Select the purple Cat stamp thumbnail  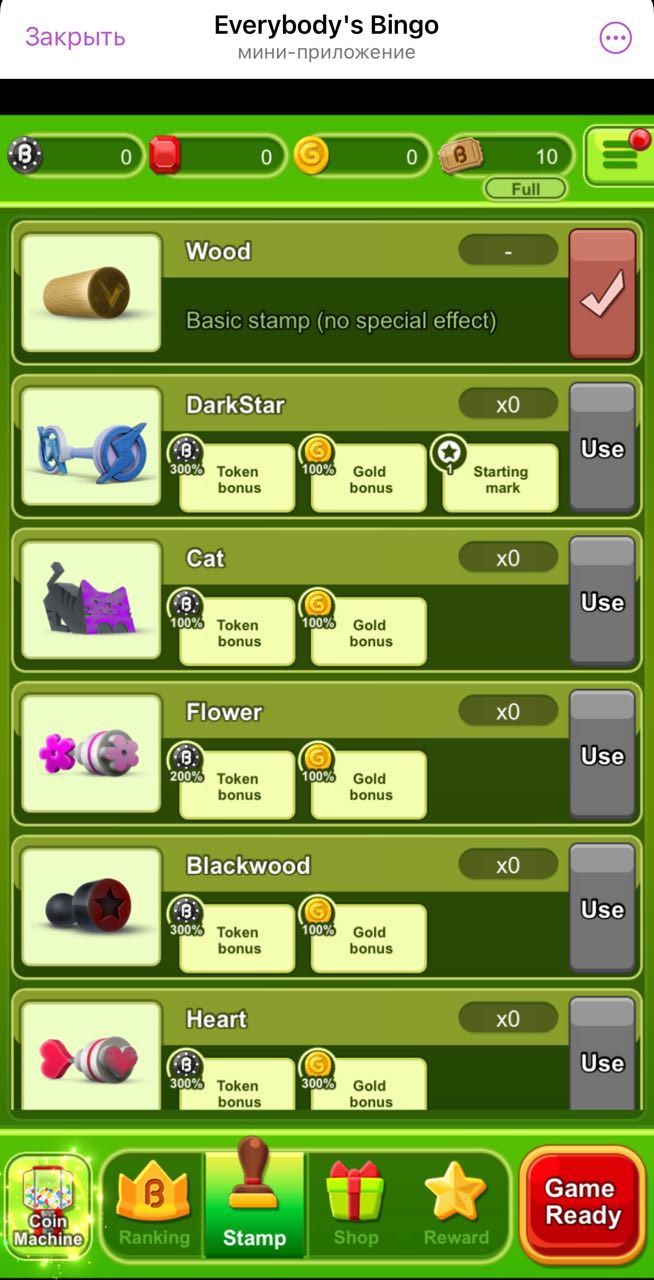(91, 600)
